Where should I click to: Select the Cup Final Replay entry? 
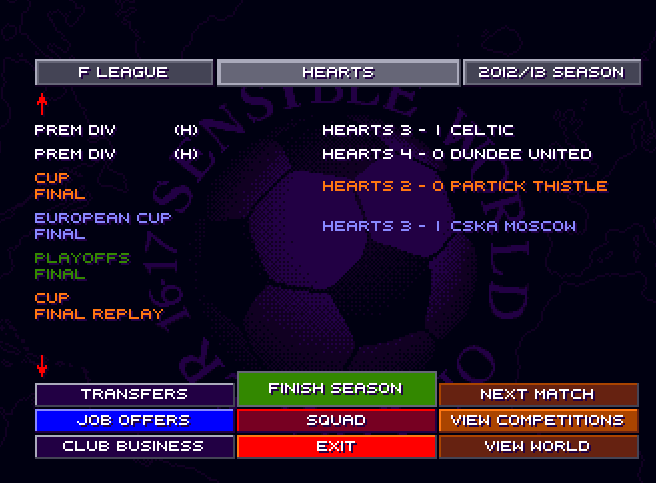99,306
